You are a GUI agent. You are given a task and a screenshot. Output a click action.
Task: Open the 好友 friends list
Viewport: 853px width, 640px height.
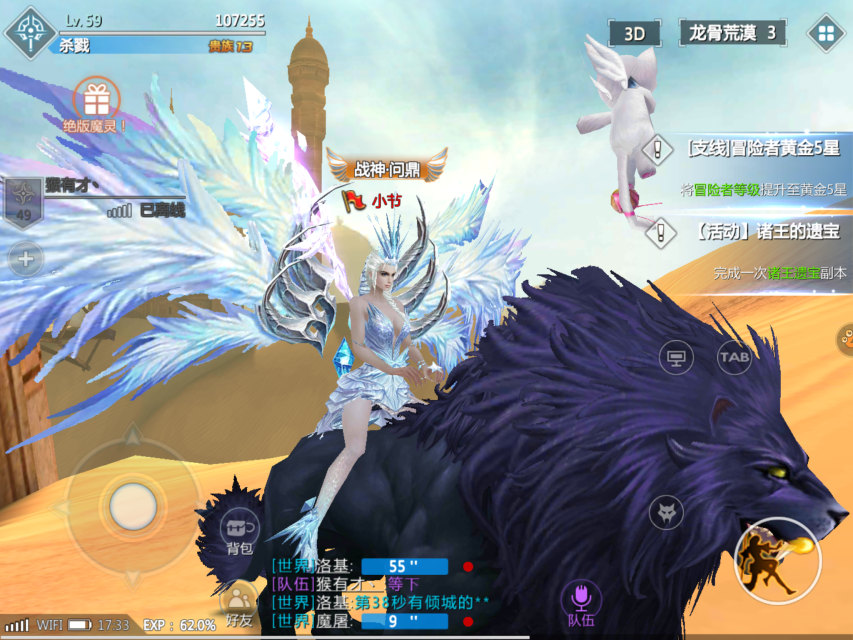point(238,605)
